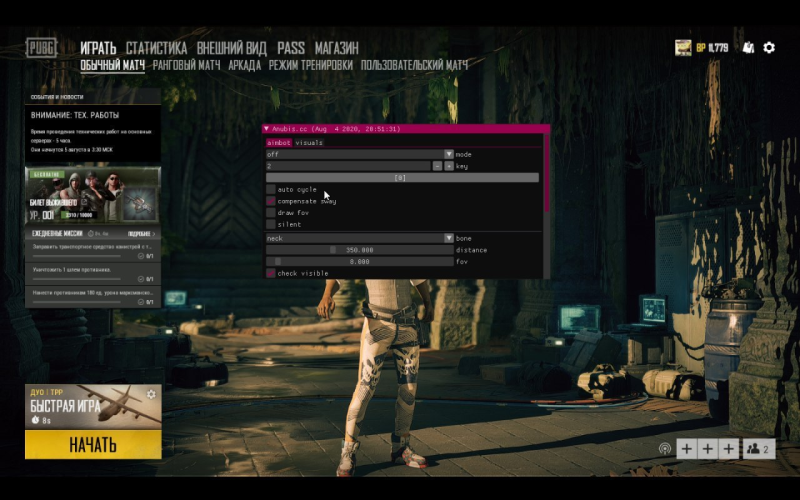
Task: Select the ИГРАТЬ main menu entry
Action: [x=98, y=48]
